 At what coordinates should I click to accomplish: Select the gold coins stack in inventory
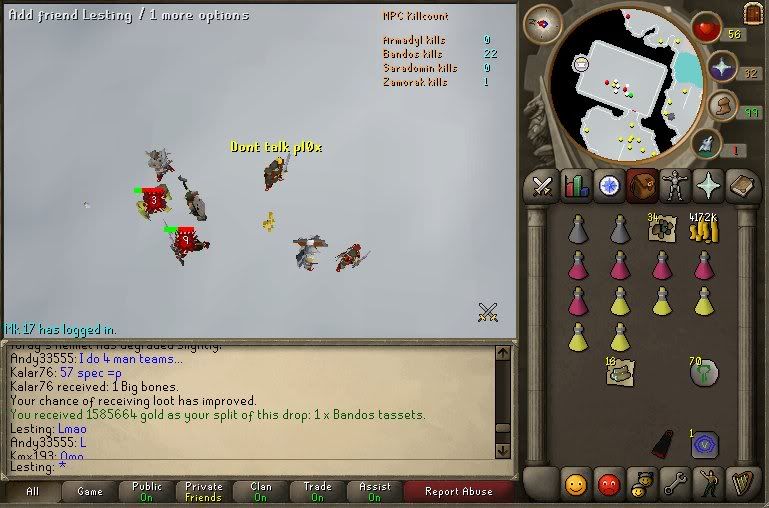(706, 230)
